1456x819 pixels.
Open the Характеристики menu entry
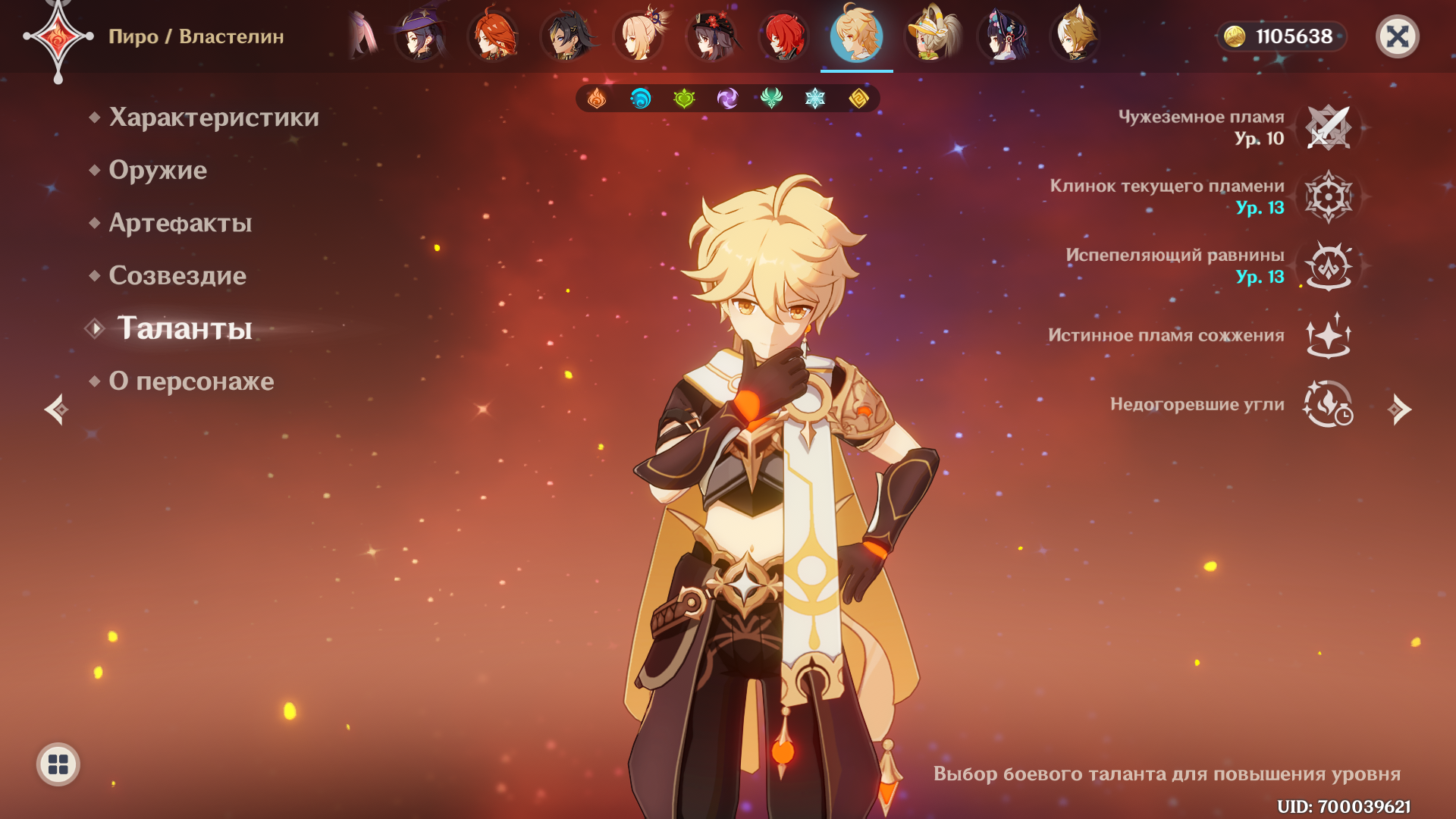(x=213, y=118)
